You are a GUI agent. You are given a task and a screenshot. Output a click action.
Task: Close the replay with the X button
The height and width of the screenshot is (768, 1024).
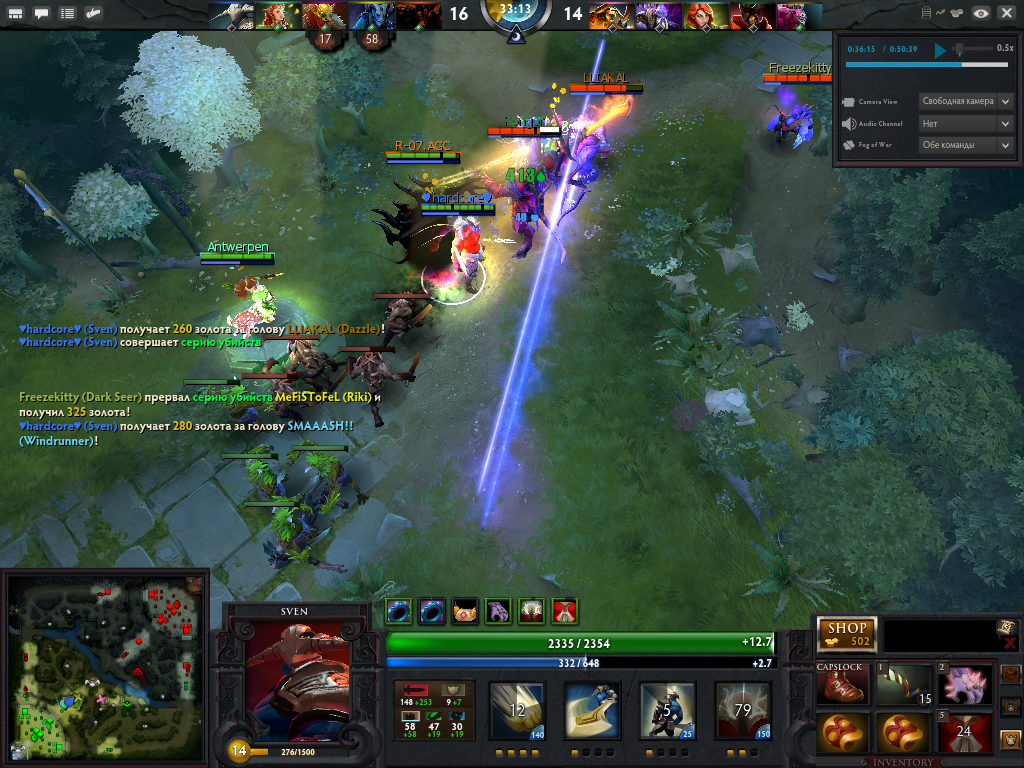point(1006,13)
